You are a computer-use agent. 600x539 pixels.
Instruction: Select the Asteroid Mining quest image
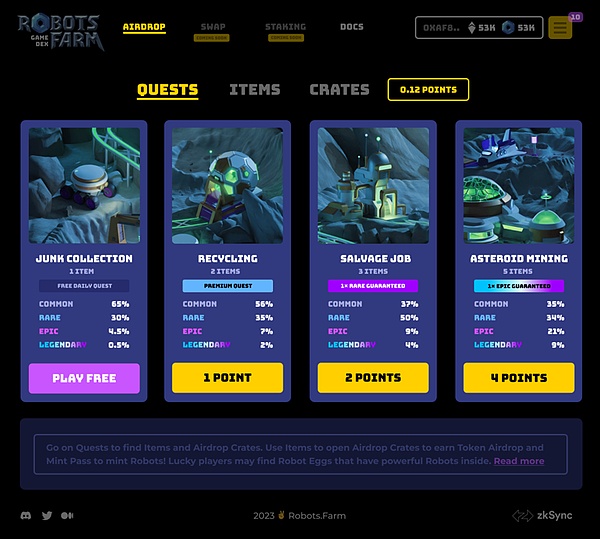click(518, 185)
